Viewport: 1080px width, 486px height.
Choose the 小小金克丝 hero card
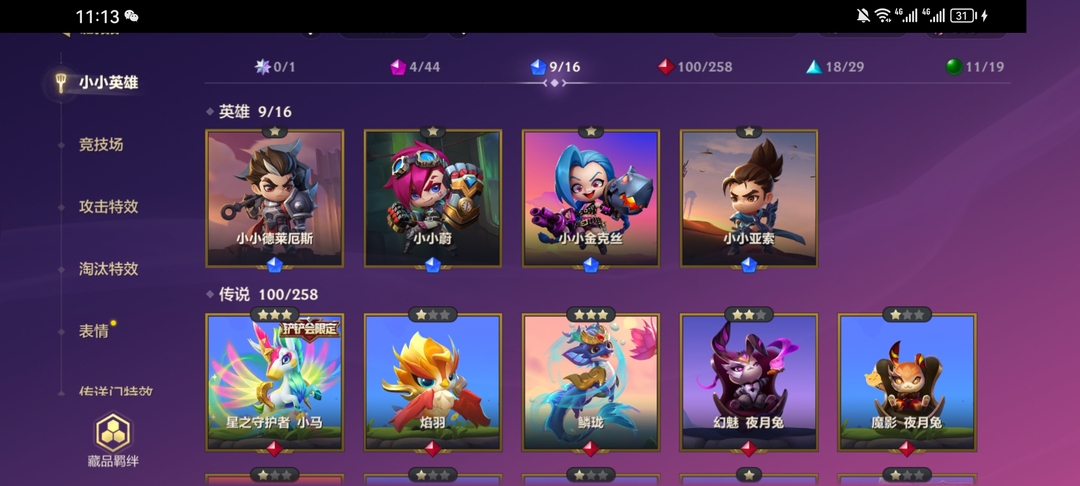tap(591, 199)
